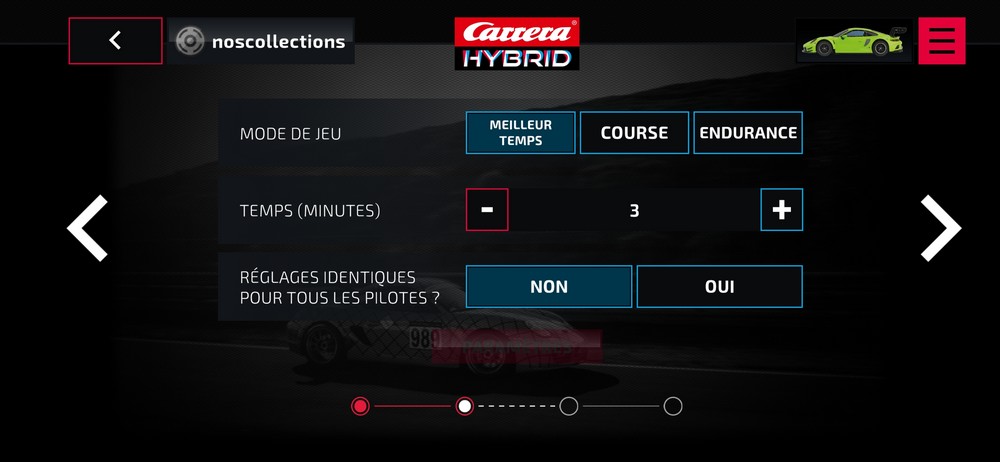Click the Carrera Hybrid logo
The width and height of the screenshot is (1000, 462).
[517, 43]
